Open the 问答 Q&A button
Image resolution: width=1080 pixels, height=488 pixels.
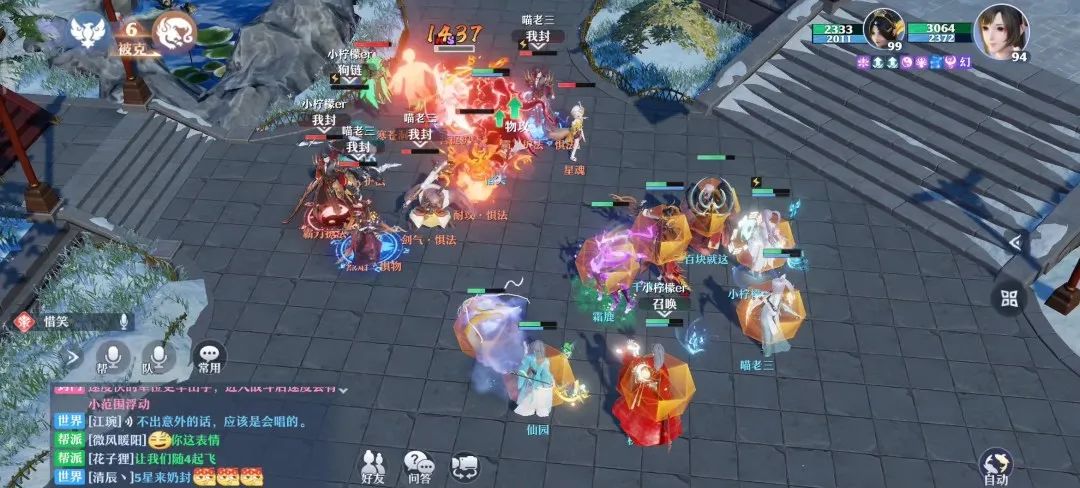(418, 467)
